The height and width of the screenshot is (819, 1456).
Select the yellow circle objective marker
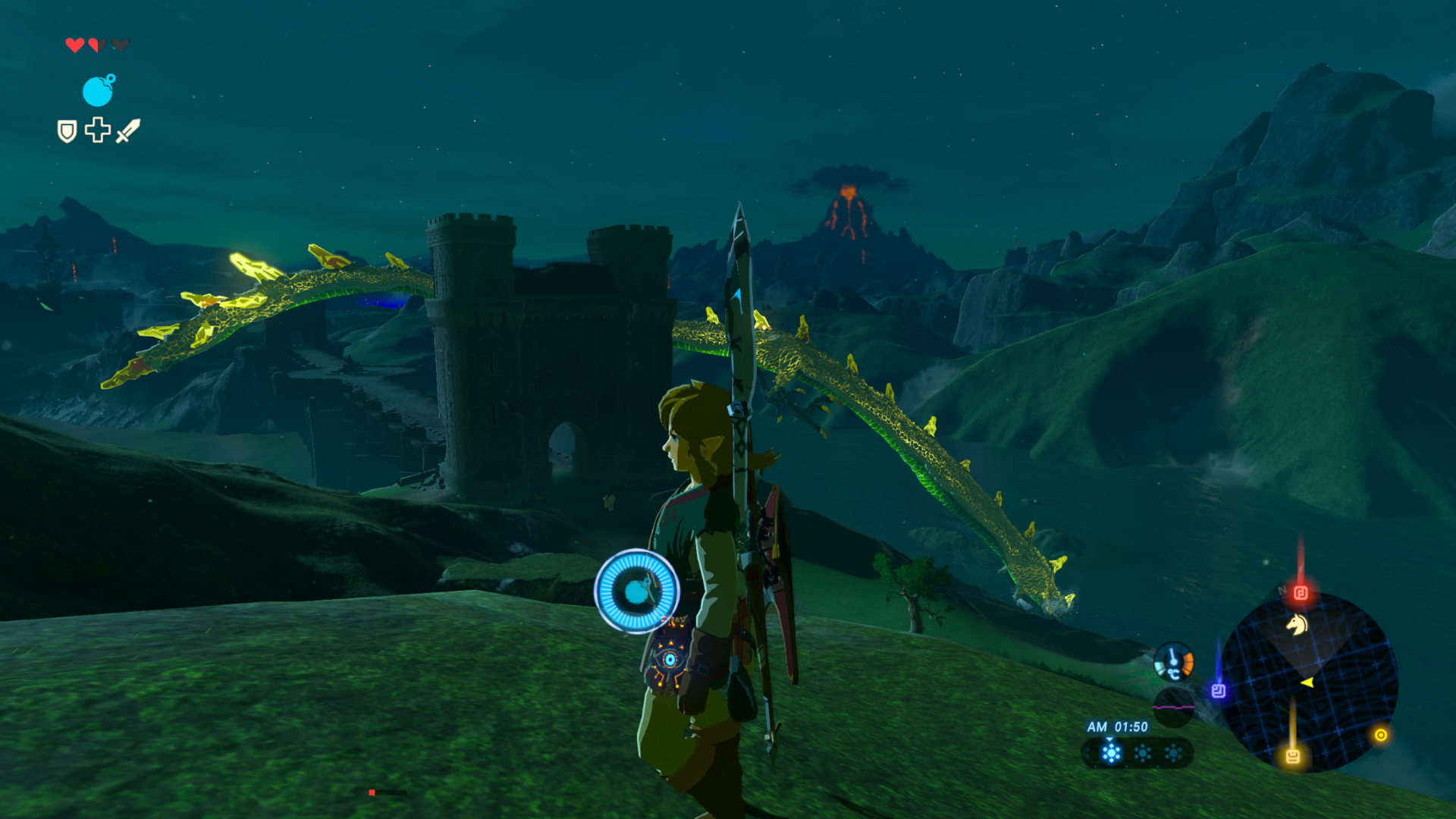[x=1381, y=734]
